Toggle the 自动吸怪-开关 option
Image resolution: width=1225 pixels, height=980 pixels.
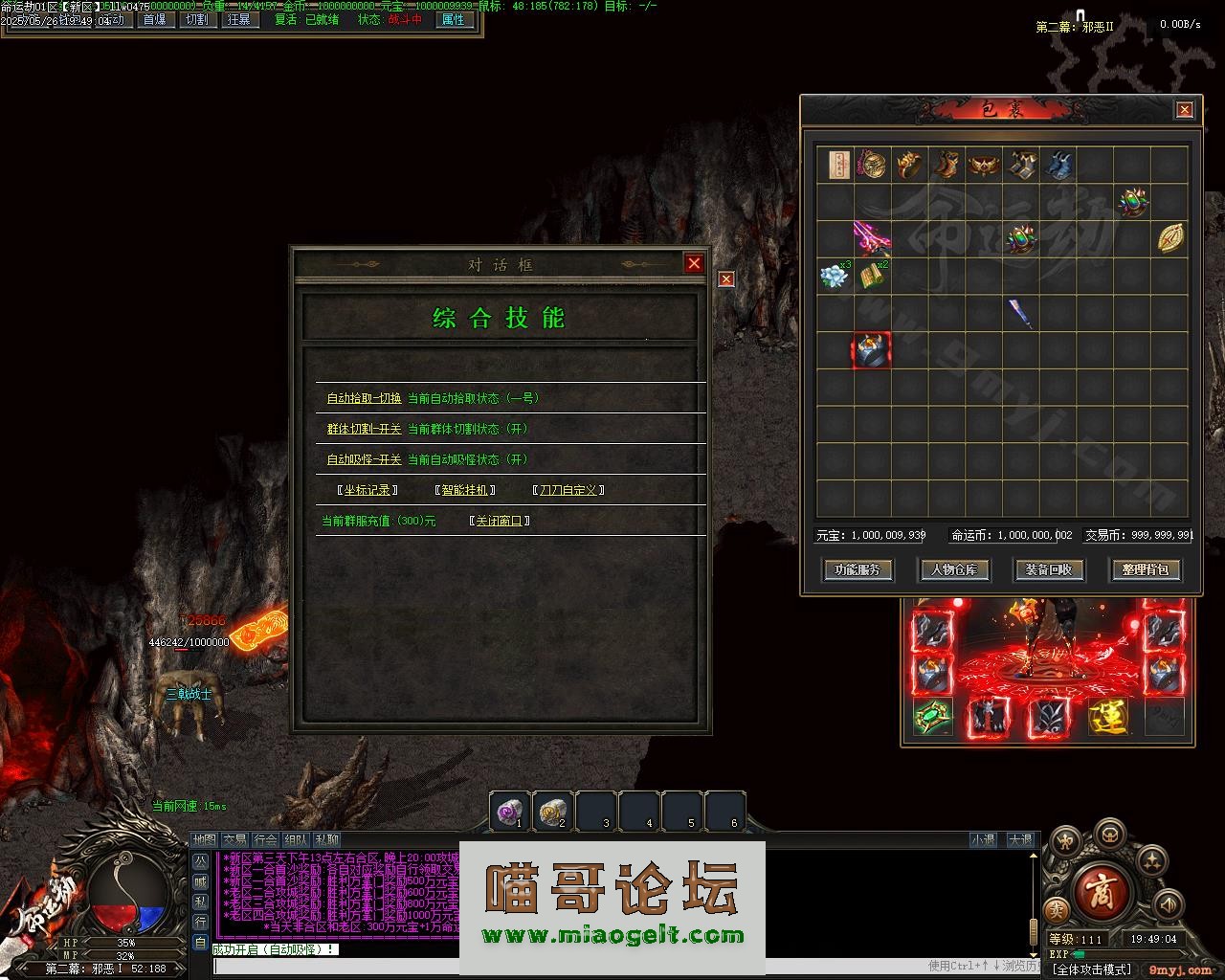364,459
